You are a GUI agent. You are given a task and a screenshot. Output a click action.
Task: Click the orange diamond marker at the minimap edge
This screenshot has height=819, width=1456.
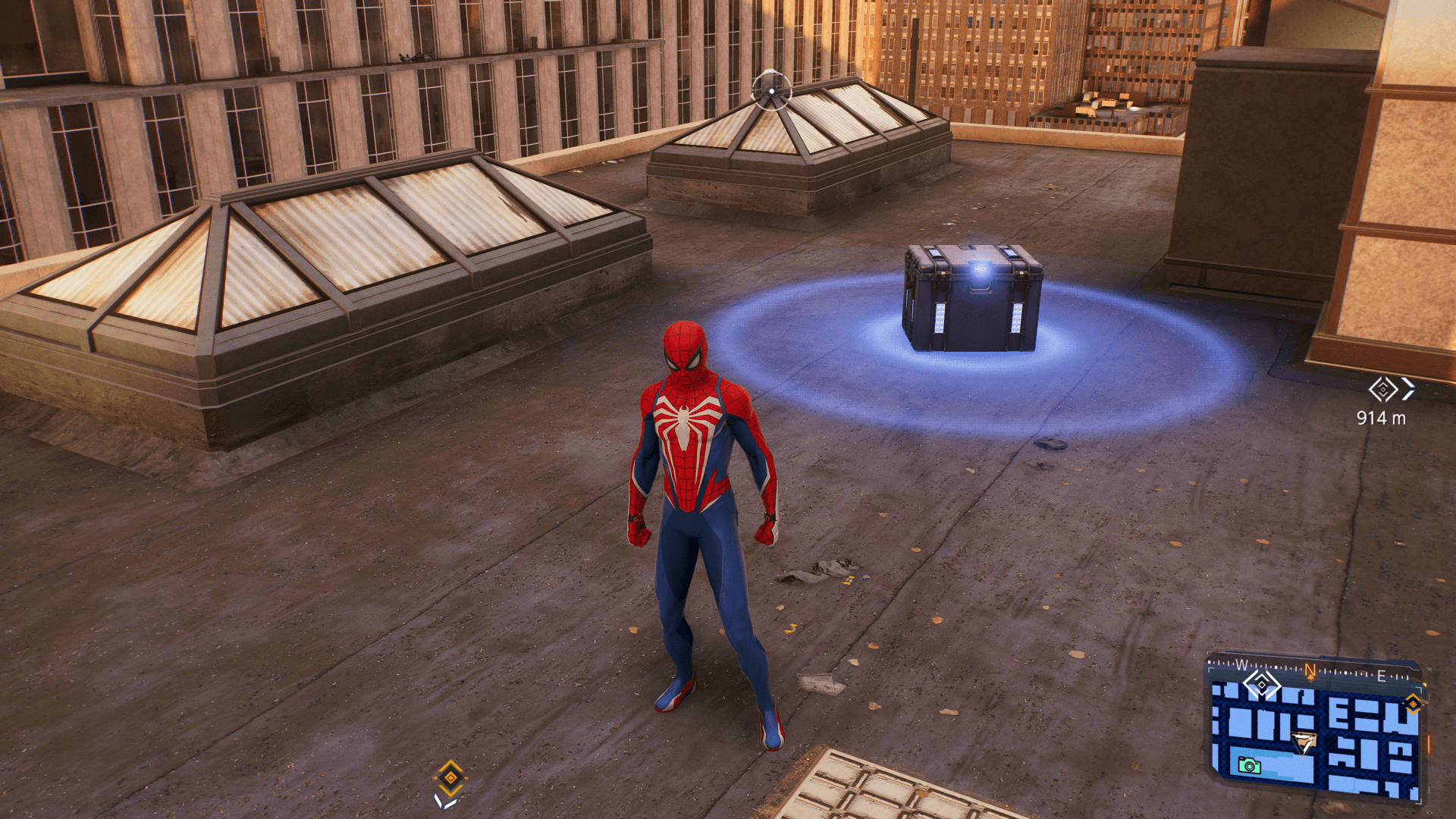[x=1412, y=704]
